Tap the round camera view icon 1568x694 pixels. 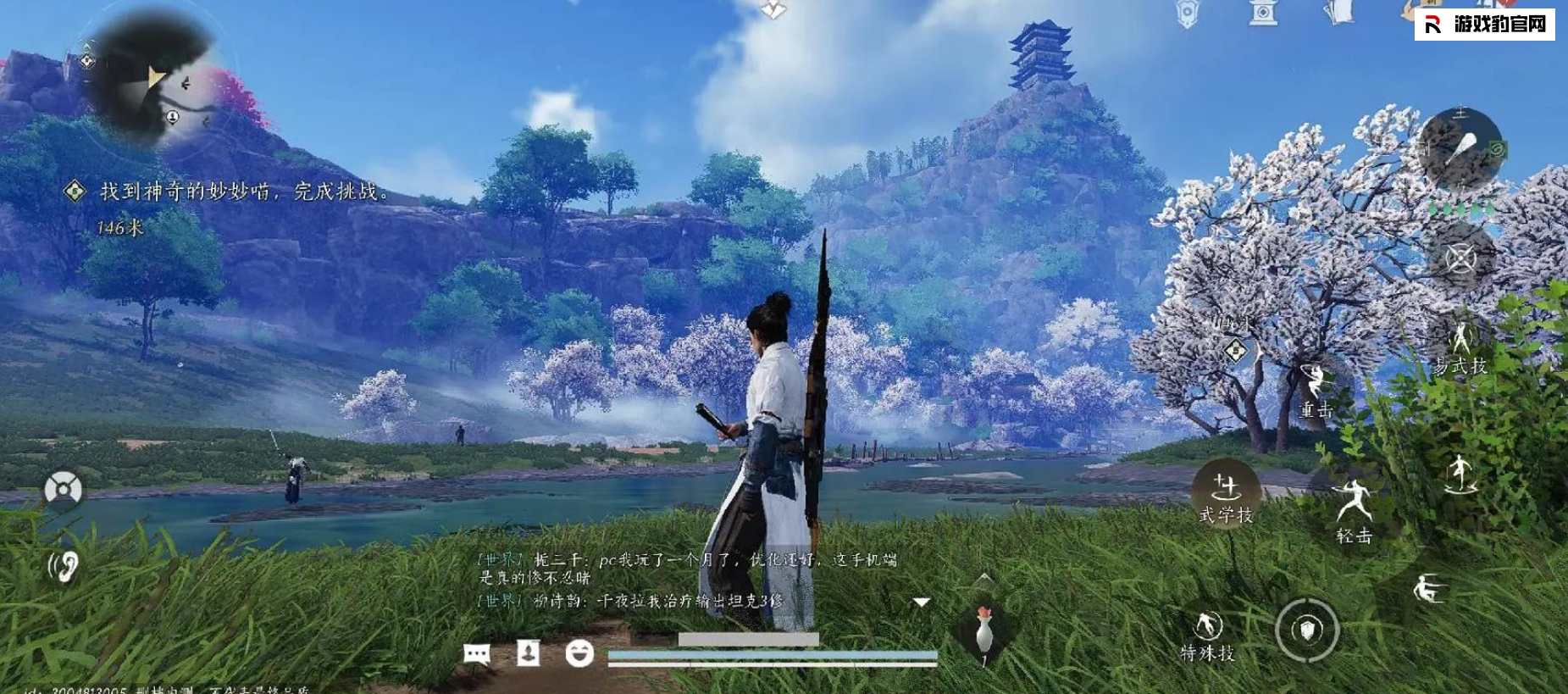[64, 489]
